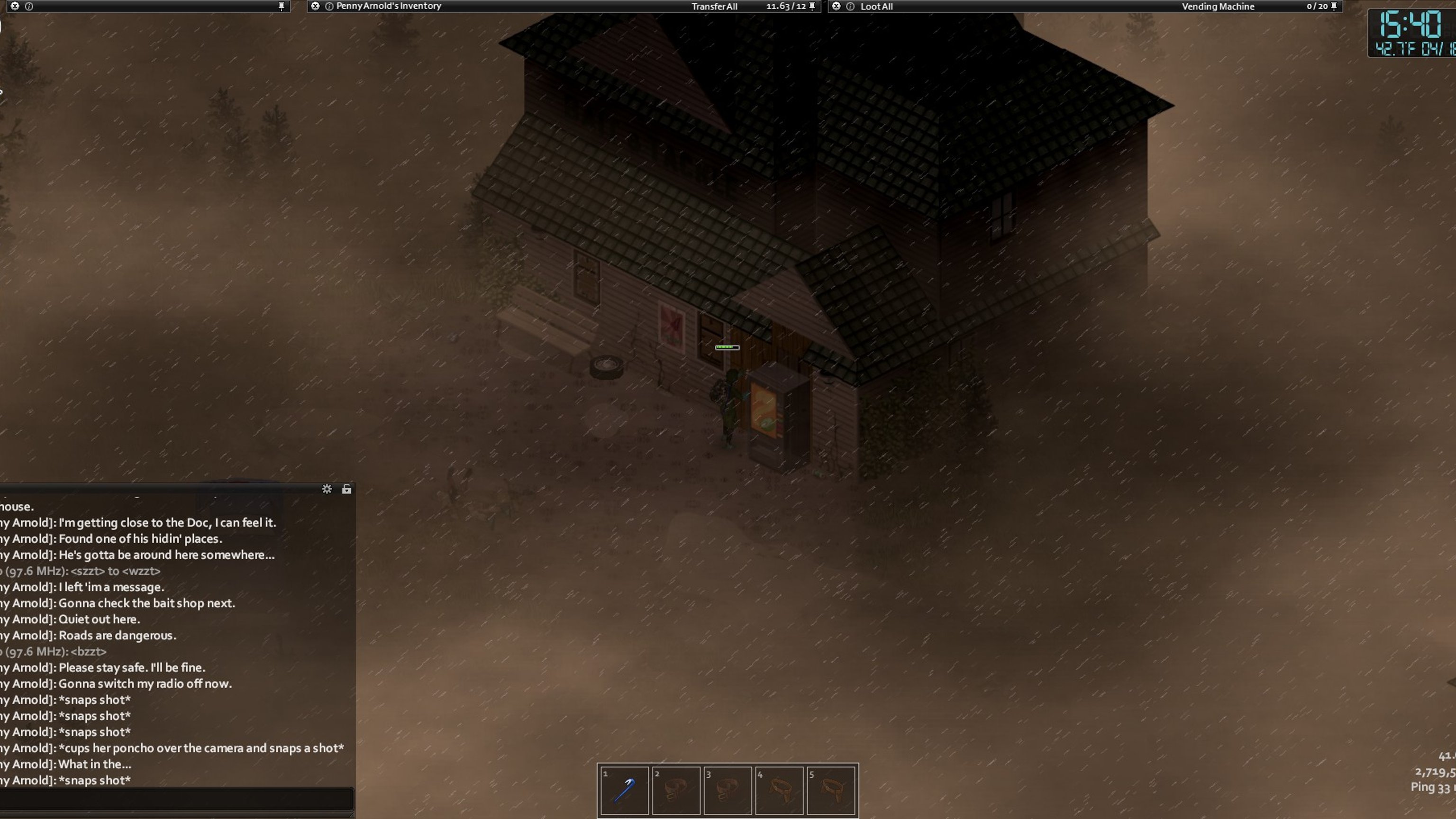Select the crowbar in hotbar slot 1
Image resolution: width=1456 pixels, height=819 pixels.
pyautogui.click(x=624, y=790)
